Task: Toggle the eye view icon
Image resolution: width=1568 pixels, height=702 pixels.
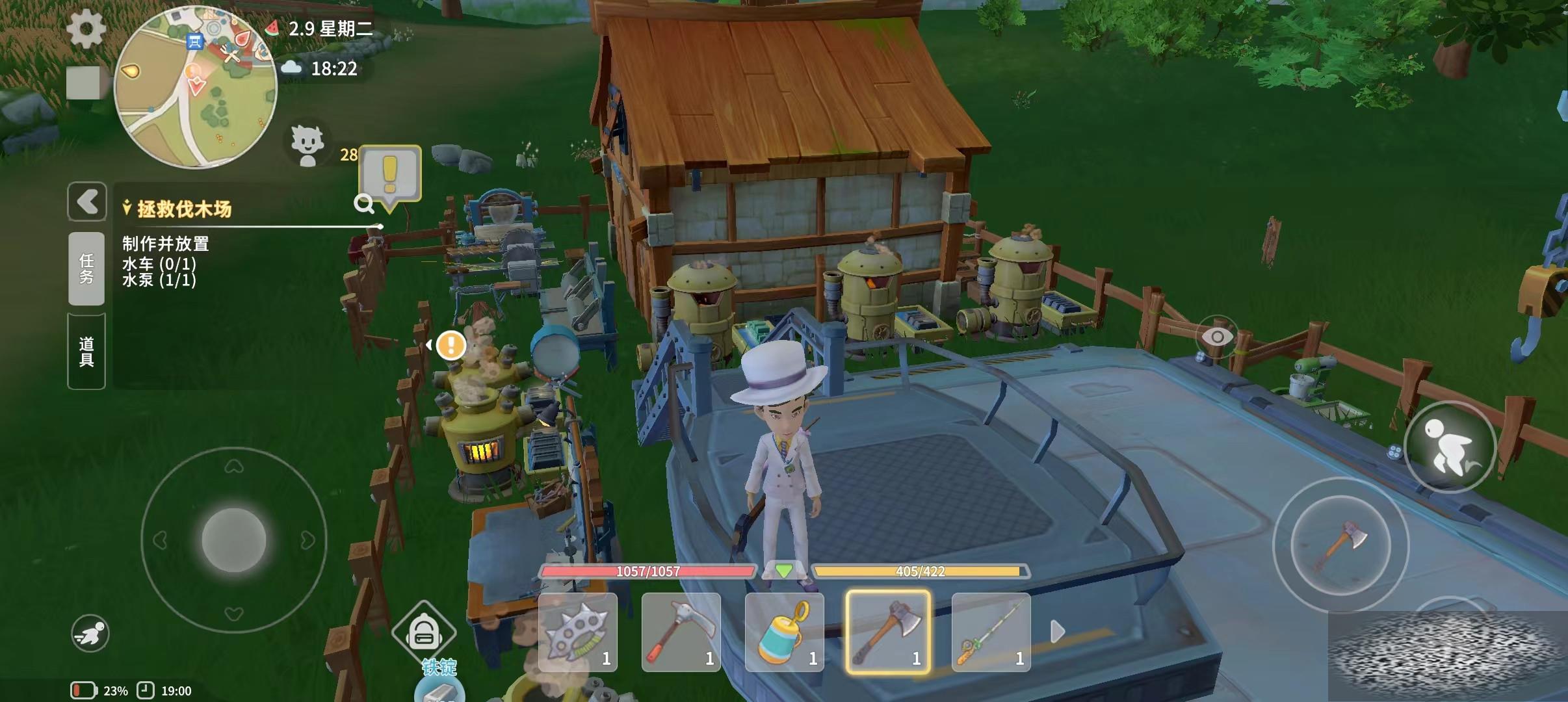Action: [x=1217, y=337]
